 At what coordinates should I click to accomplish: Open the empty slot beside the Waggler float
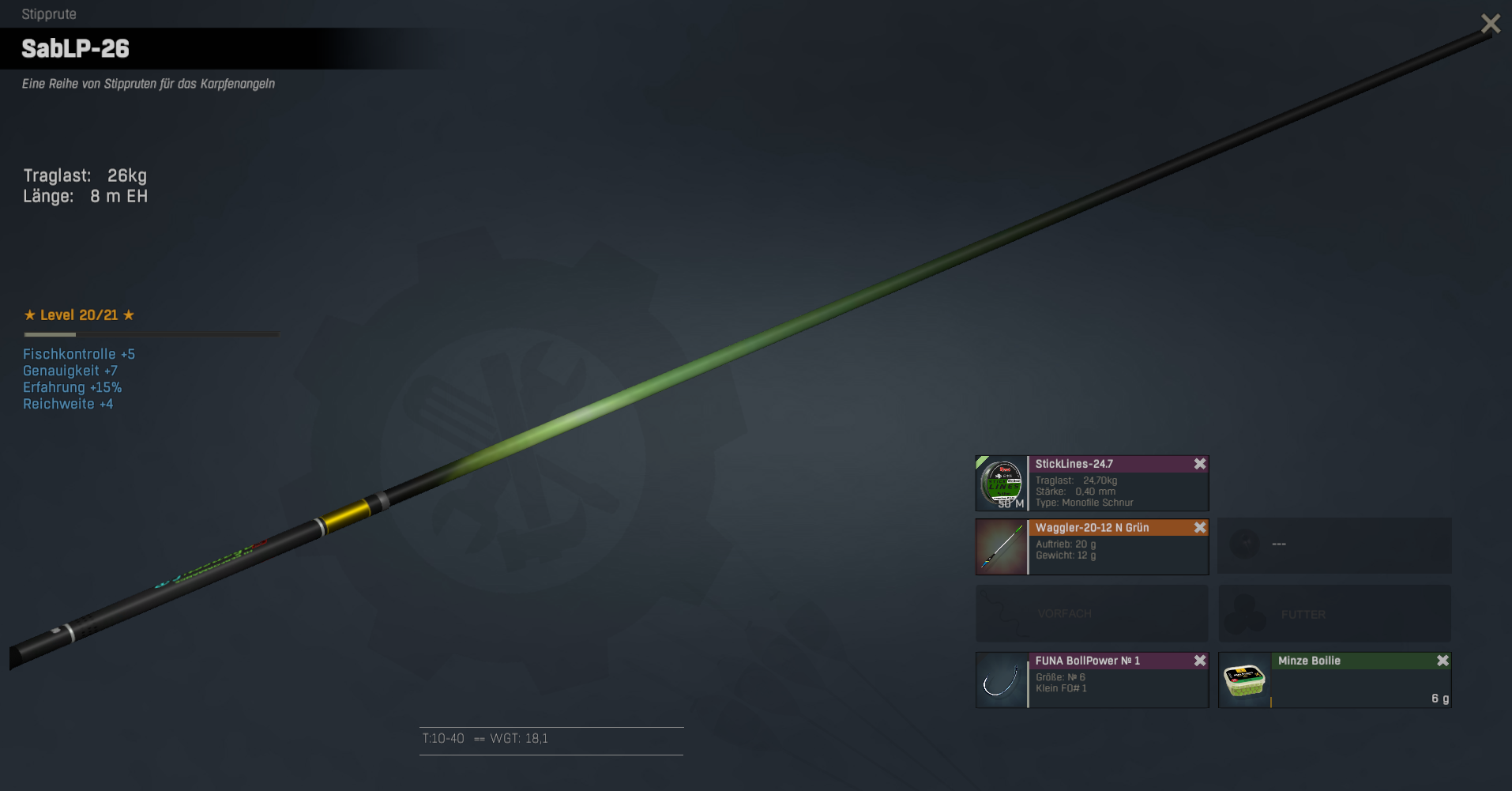pyautogui.click(x=1334, y=545)
